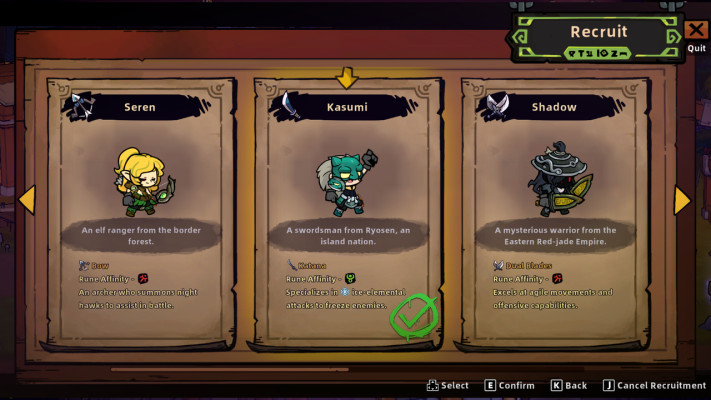The height and width of the screenshot is (400, 711).
Task: Show next recruits with right arrow
Action: point(682,200)
